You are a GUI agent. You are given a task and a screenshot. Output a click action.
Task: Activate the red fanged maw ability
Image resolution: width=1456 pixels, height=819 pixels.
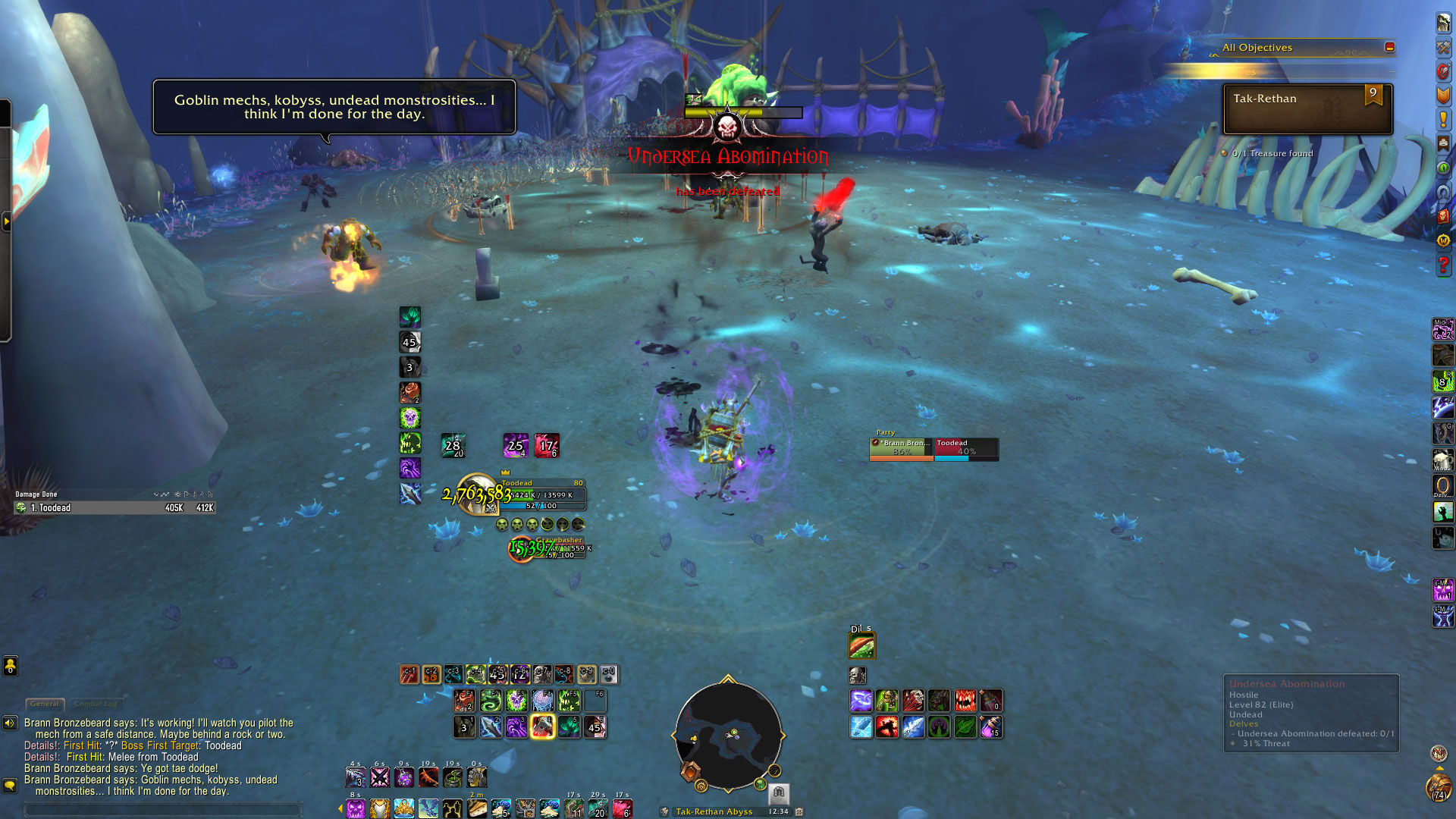click(965, 700)
